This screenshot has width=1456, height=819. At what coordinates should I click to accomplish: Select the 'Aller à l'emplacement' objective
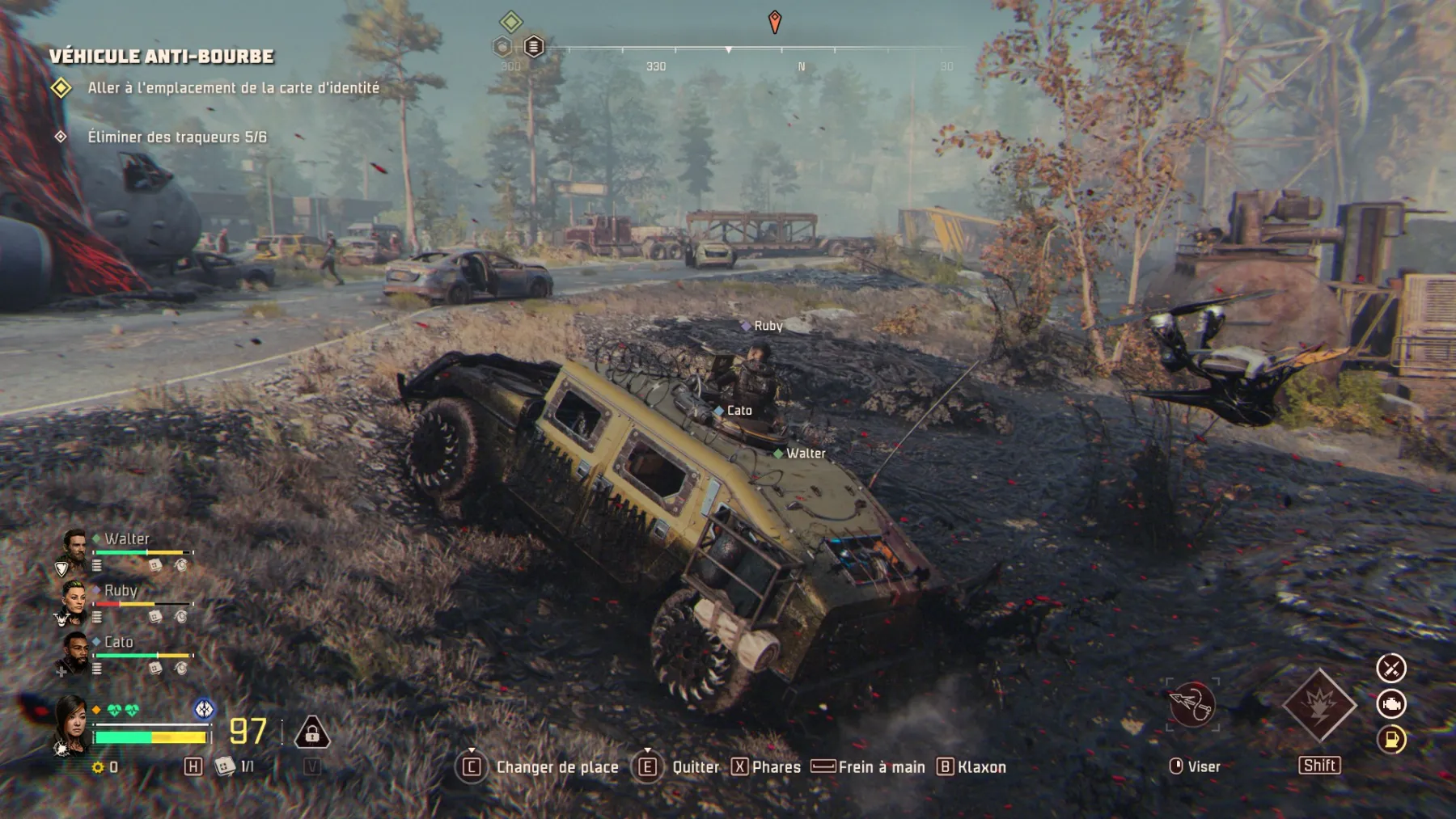pos(233,88)
